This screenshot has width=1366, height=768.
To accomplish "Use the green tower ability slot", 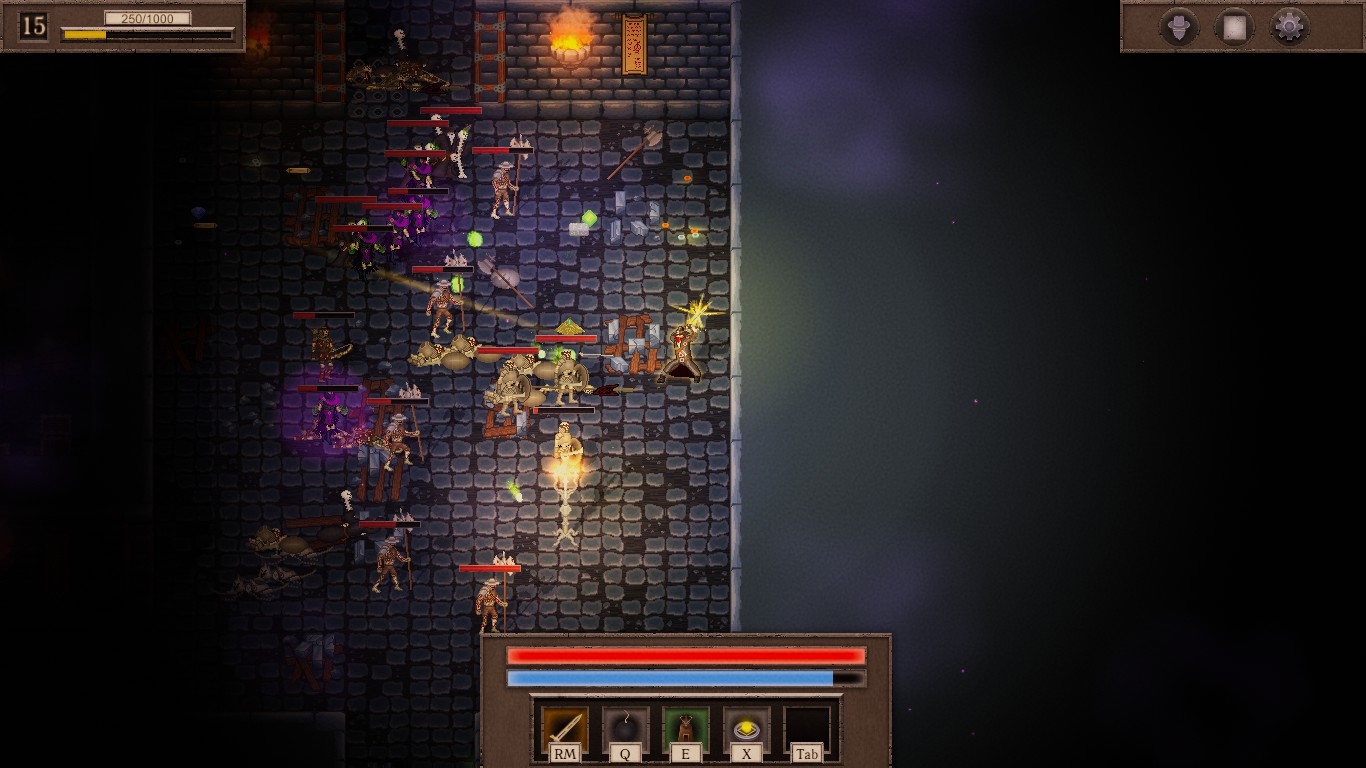I will point(686,727).
